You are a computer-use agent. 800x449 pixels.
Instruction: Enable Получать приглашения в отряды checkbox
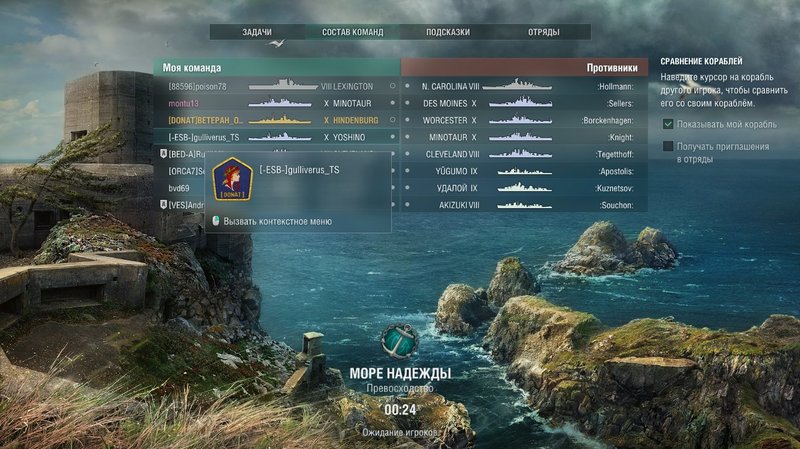pos(668,147)
